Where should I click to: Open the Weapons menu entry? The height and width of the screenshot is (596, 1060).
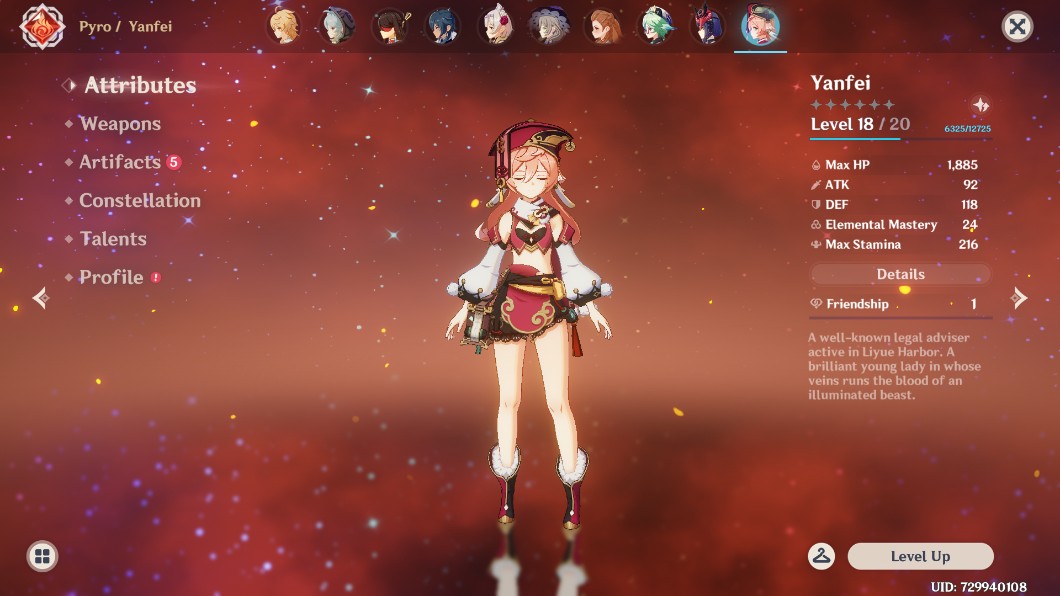coord(120,124)
